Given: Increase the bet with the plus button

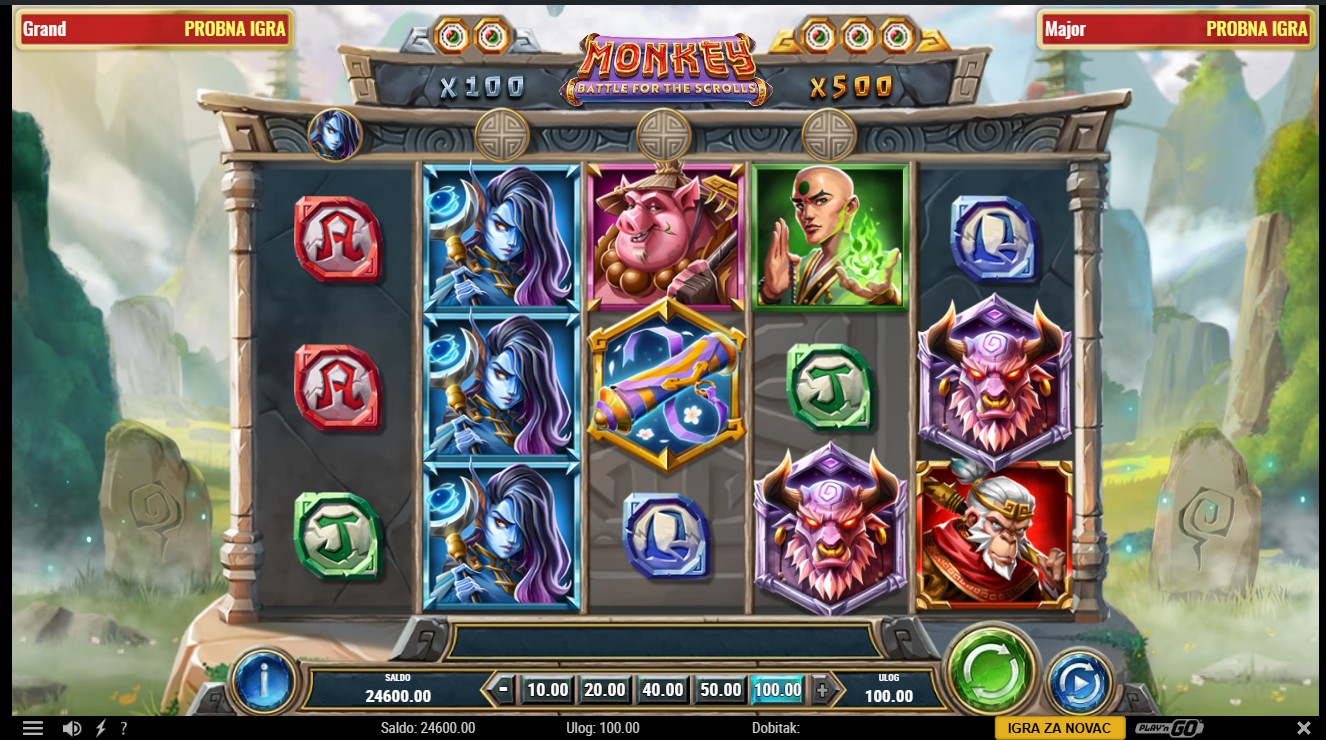Looking at the screenshot, I should (822, 689).
